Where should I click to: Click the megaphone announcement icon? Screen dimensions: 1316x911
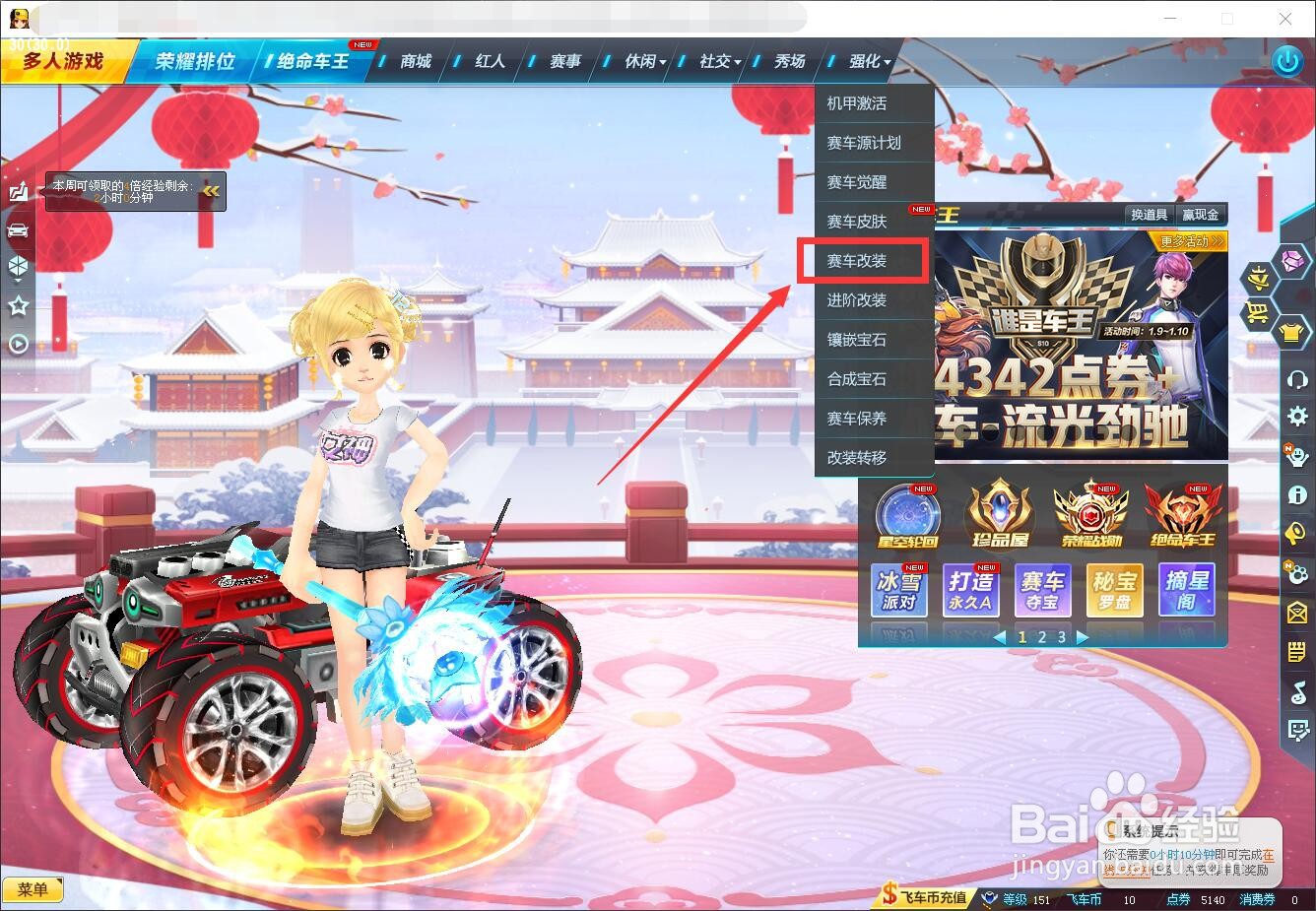pyautogui.click(x=1296, y=532)
